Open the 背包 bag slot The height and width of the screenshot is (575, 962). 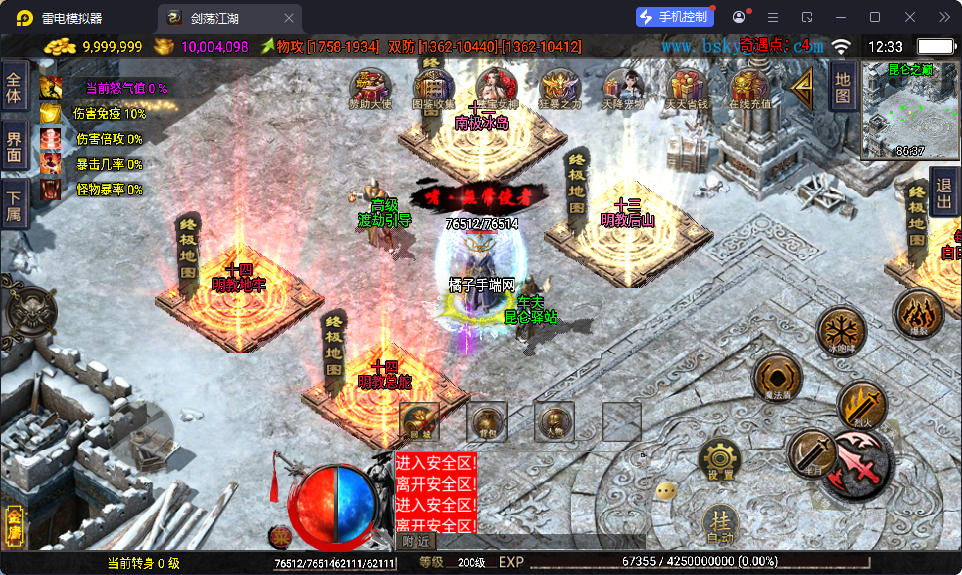point(487,421)
